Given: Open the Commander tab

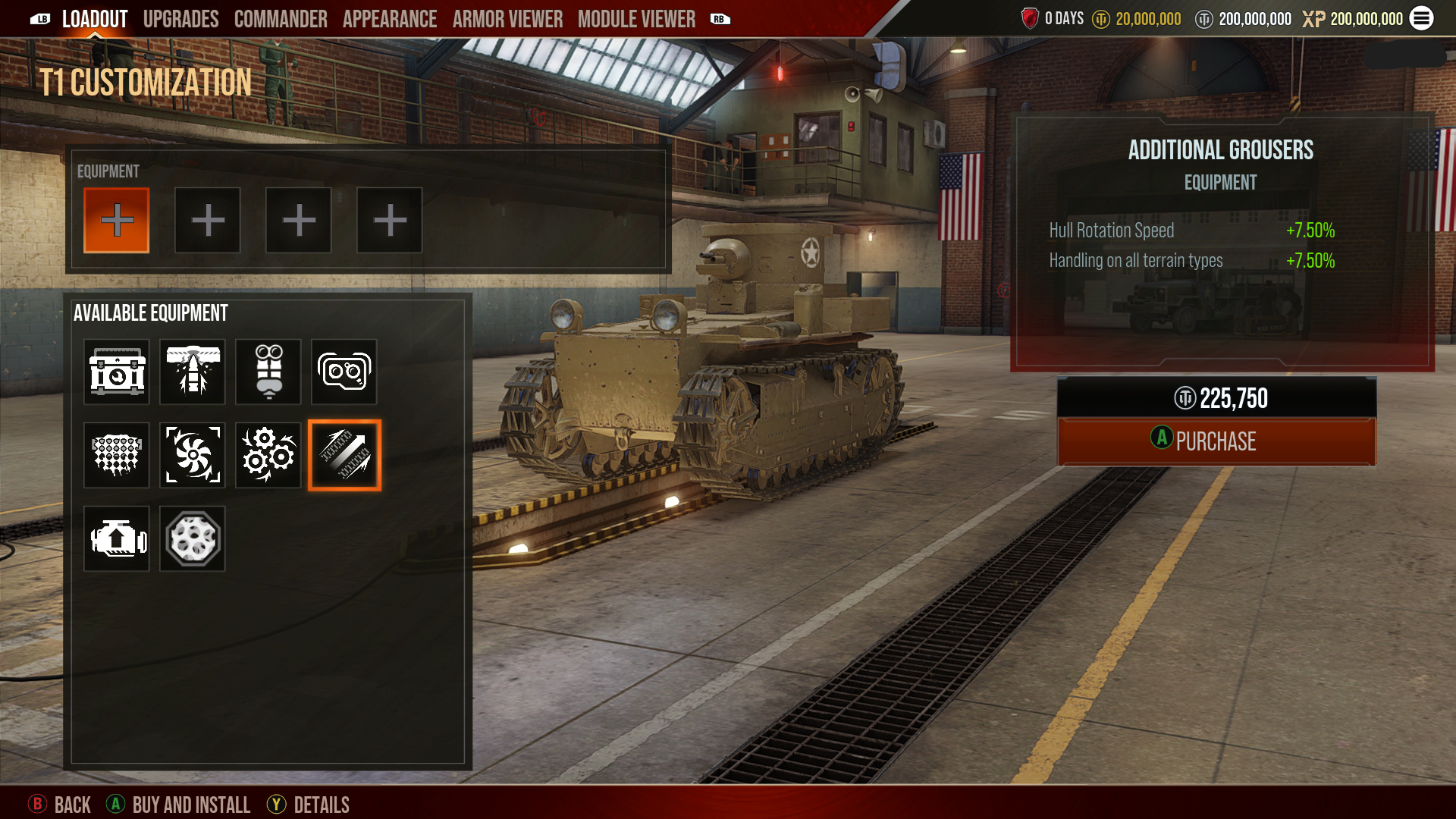Looking at the screenshot, I should tap(281, 19).
